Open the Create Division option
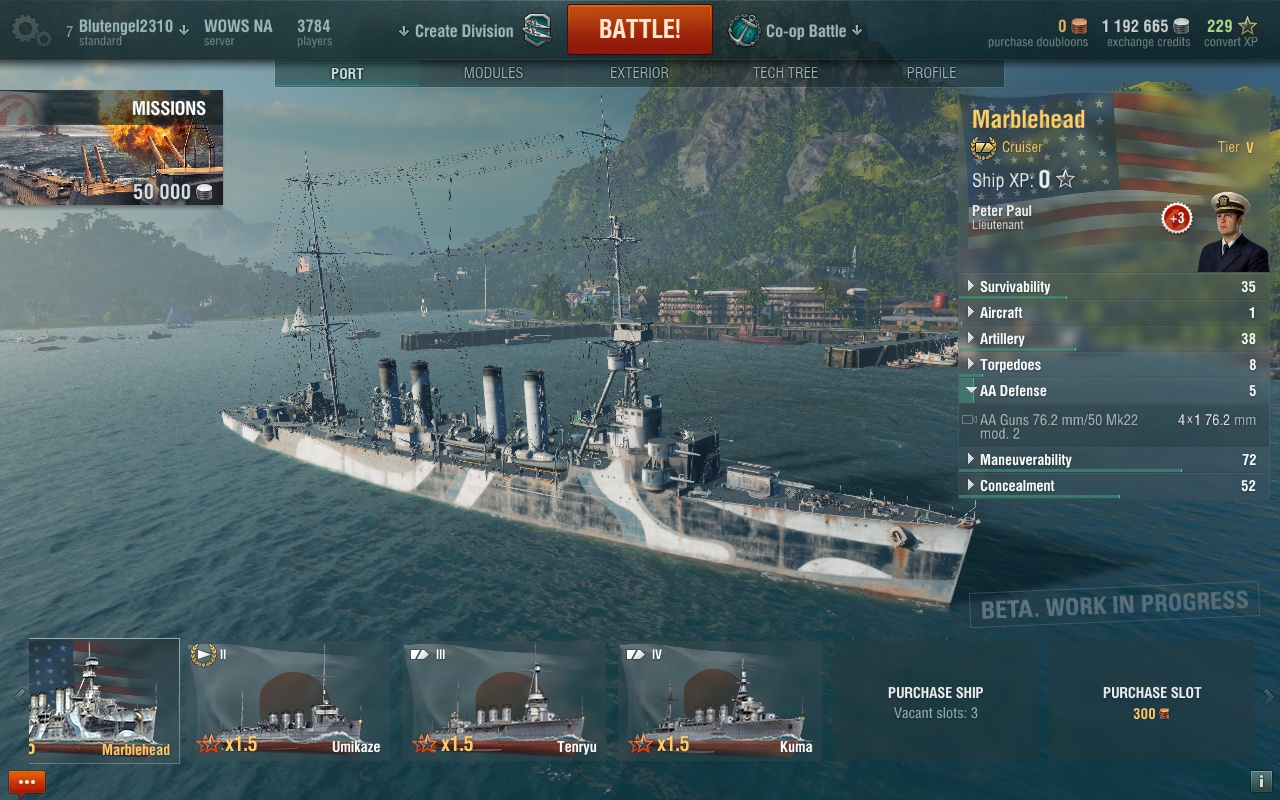This screenshot has height=800, width=1280. [464, 31]
